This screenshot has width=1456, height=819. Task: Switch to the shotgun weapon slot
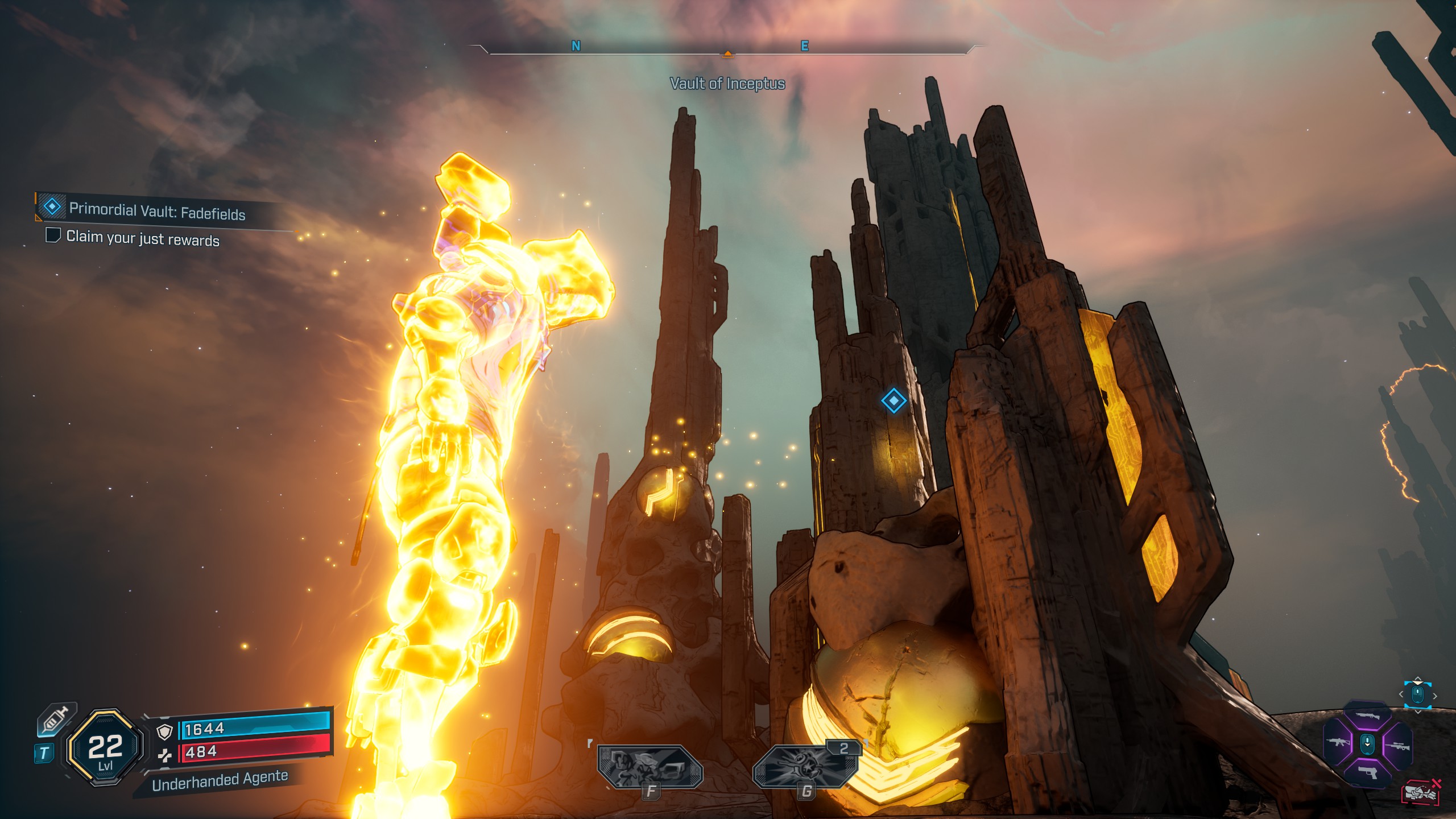pos(1367,716)
